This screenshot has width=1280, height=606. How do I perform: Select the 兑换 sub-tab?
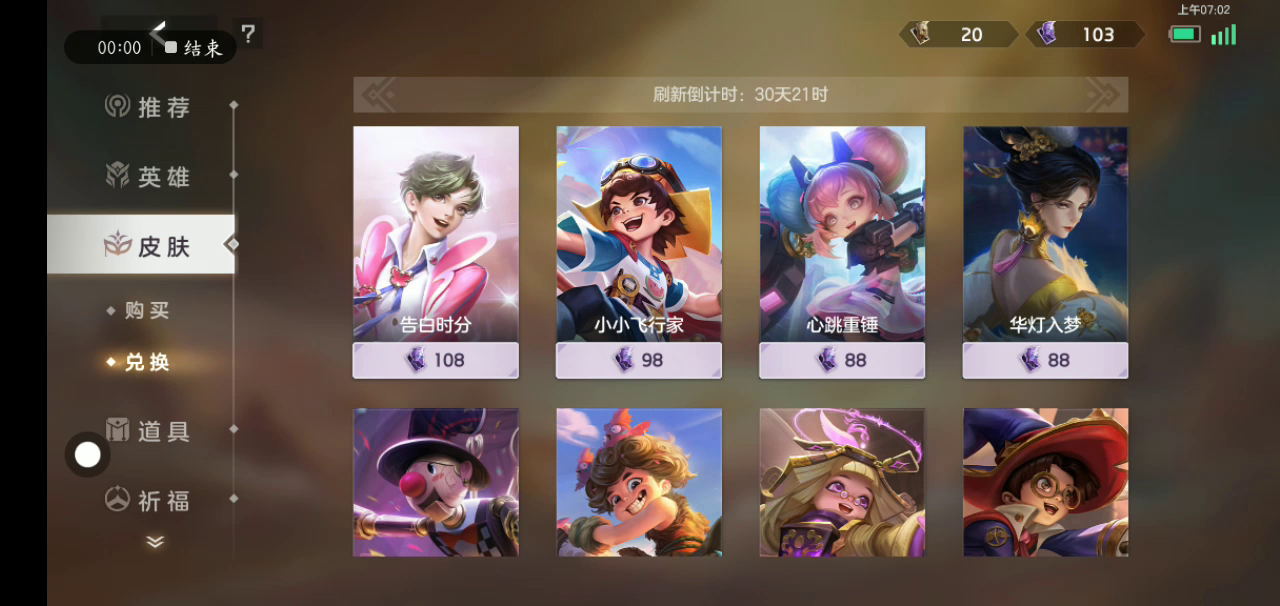point(146,362)
